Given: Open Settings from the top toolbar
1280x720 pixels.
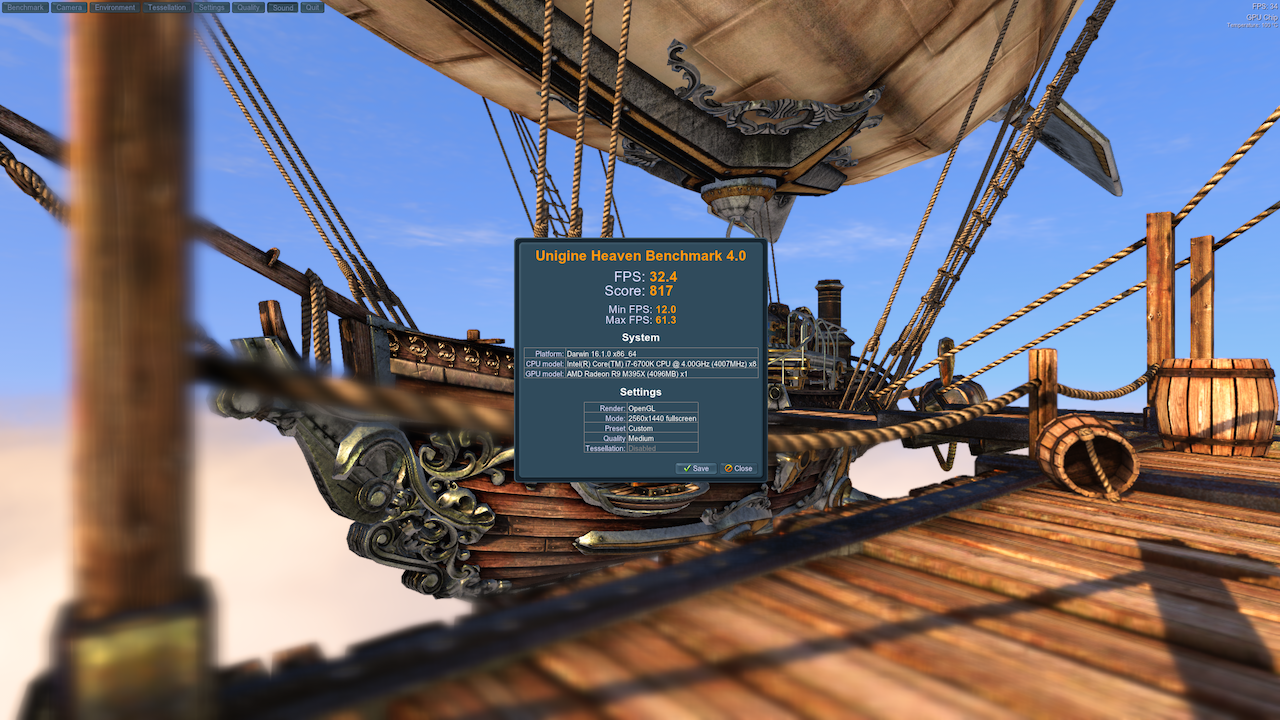Looking at the screenshot, I should tap(211, 7).
